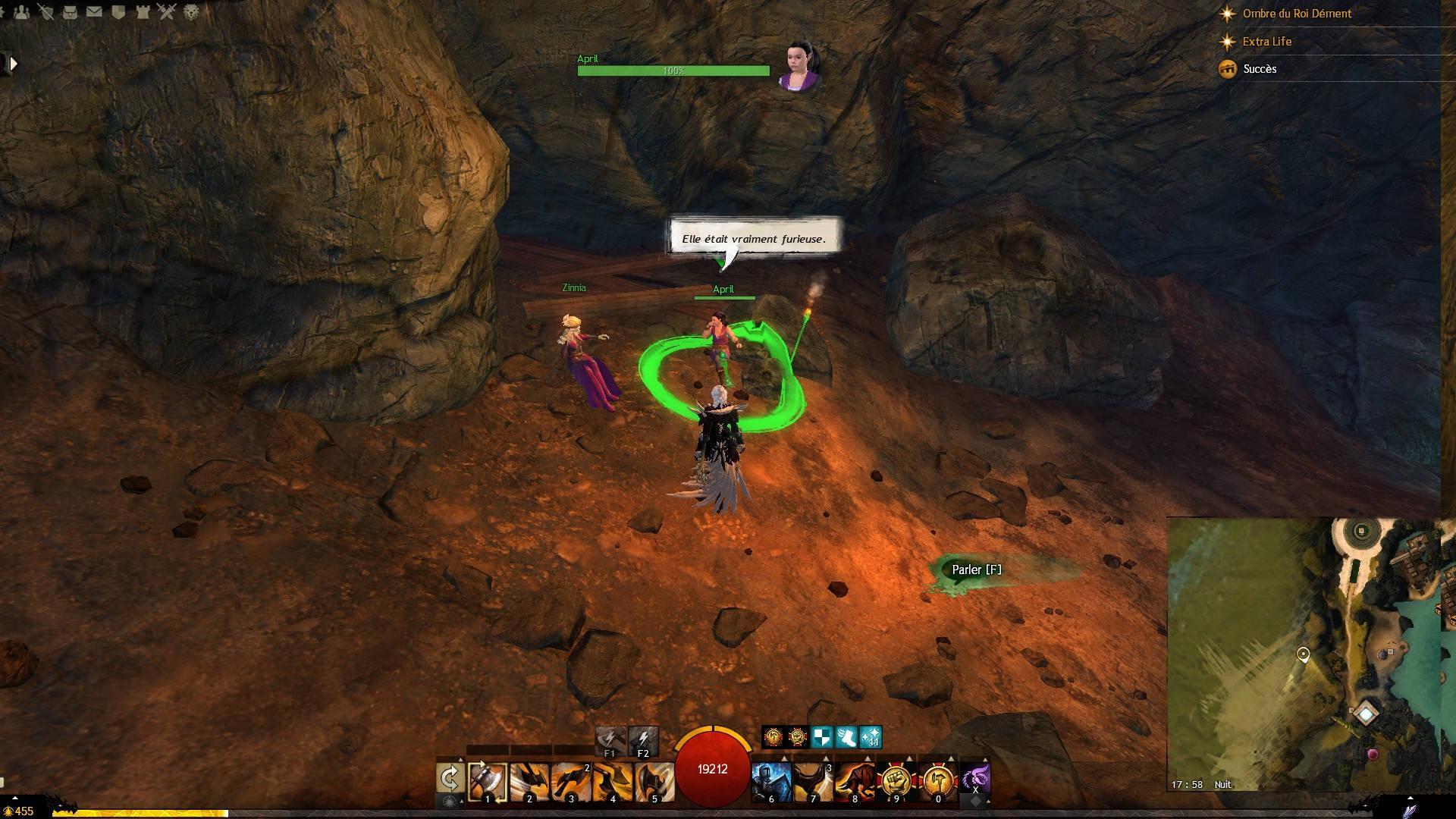The height and width of the screenshot is (819, 1456).
Task: Open the Black Lion trading post icon
Action: click(x=191, y=12)
